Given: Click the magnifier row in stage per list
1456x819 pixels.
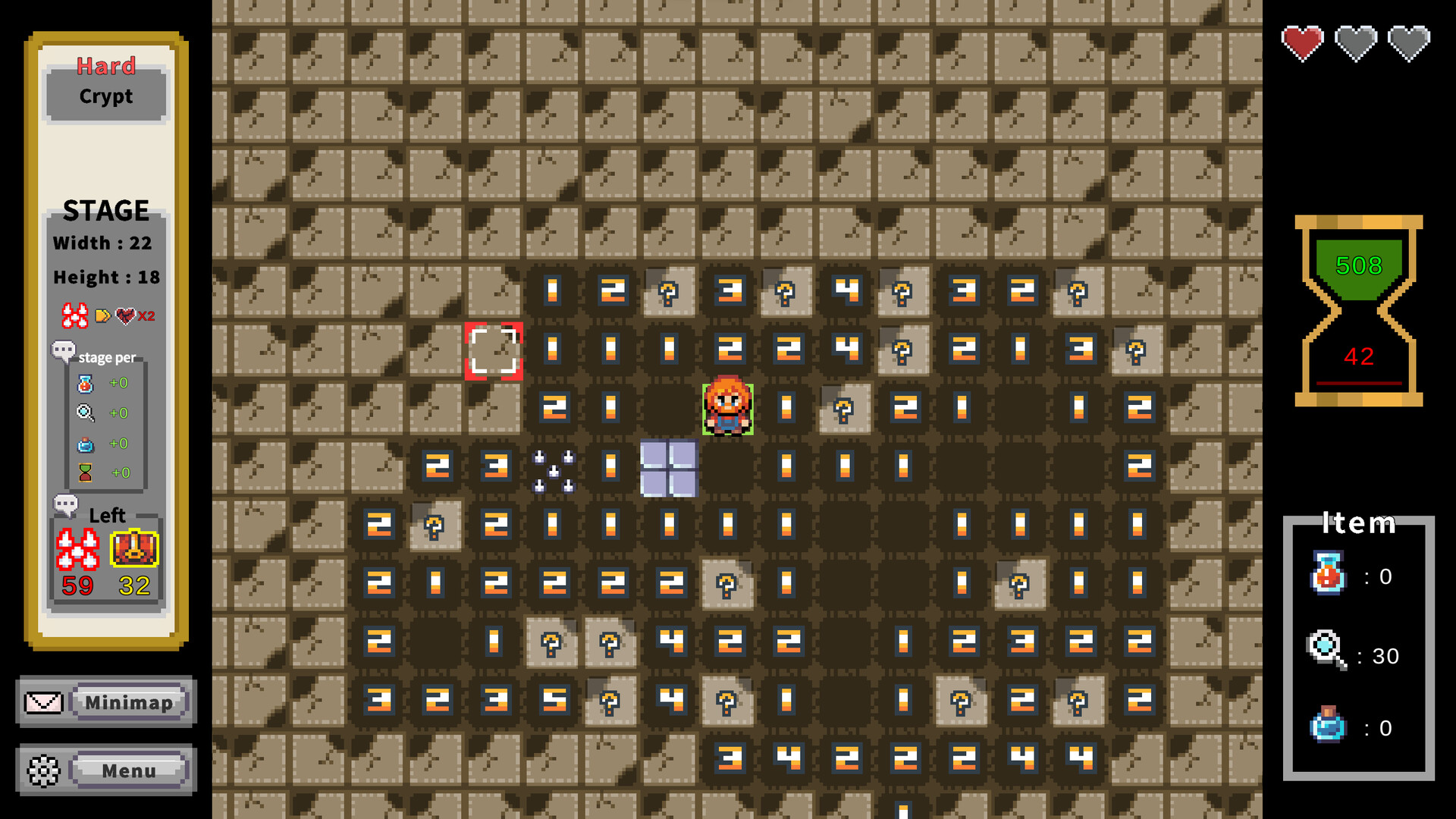Looking at the screenshot, I should tap(86, 413).
